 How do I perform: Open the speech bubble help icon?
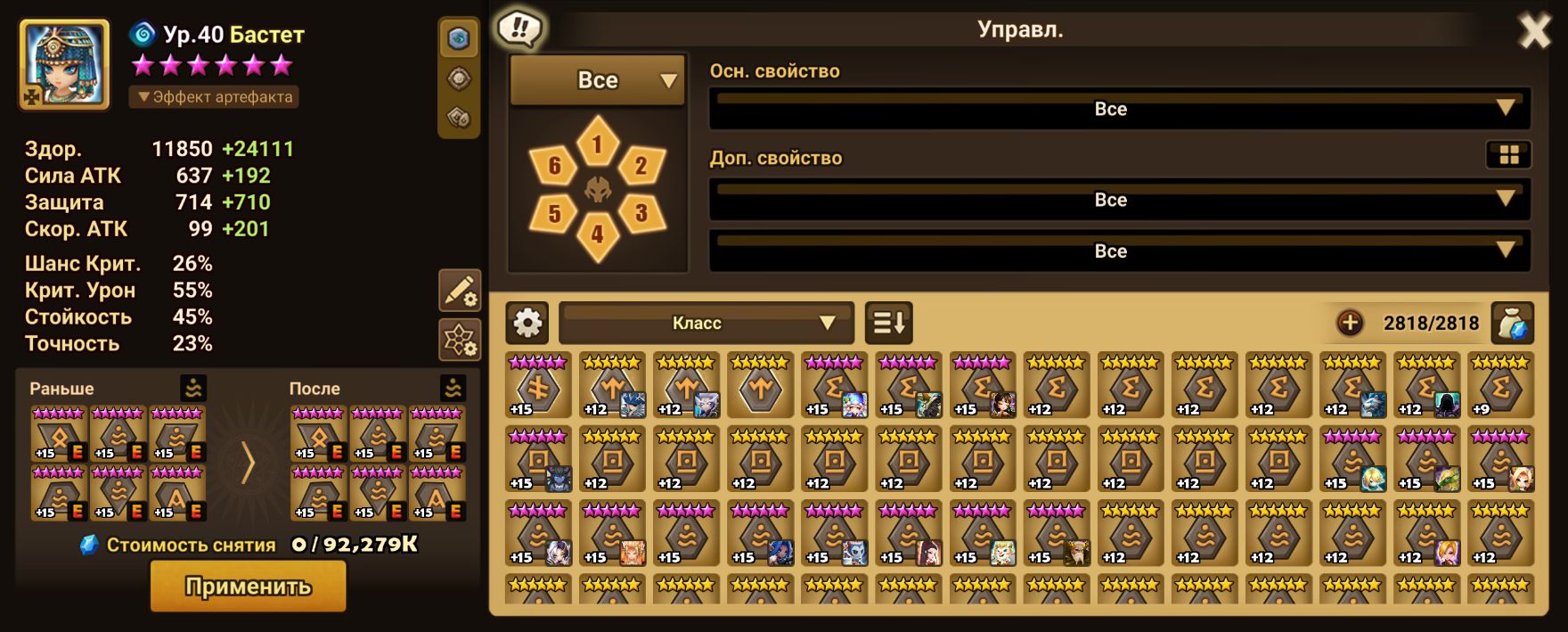tap(519, 29)
